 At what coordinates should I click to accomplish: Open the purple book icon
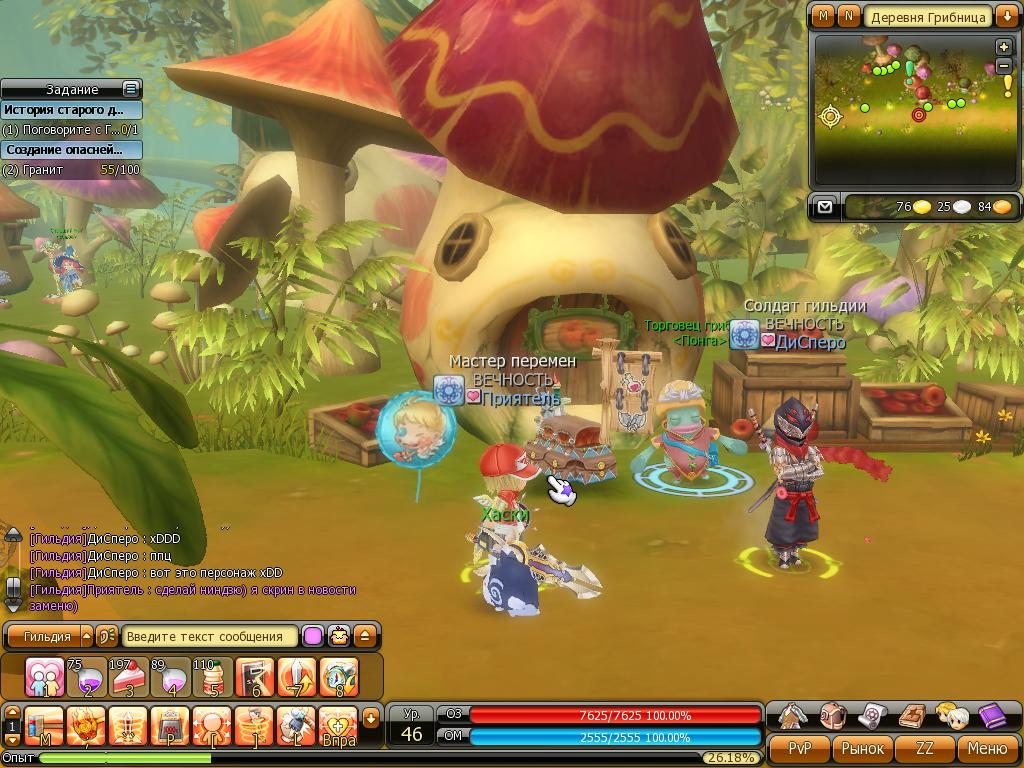coord(991,716)
